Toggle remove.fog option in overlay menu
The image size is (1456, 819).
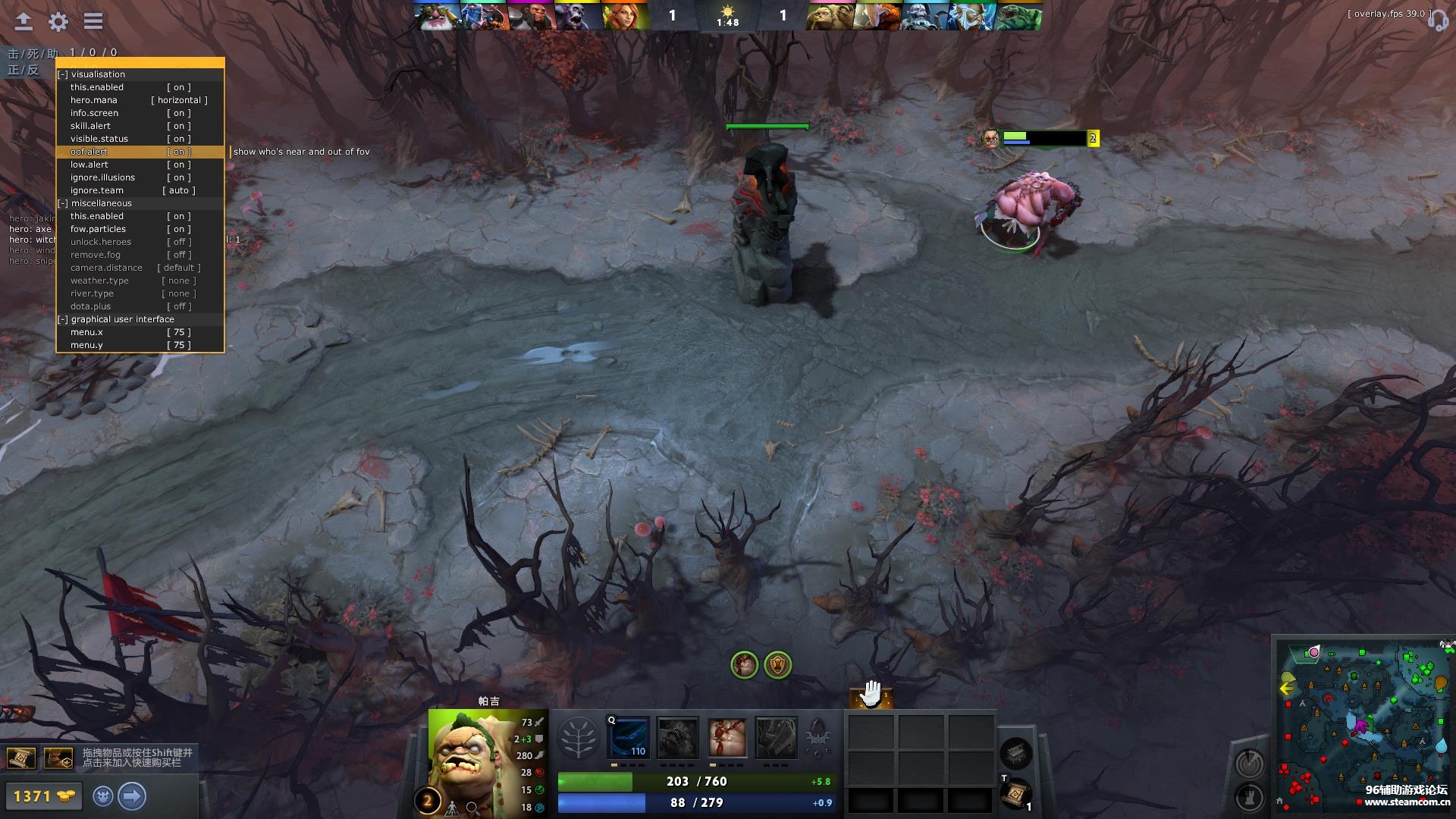179,255
